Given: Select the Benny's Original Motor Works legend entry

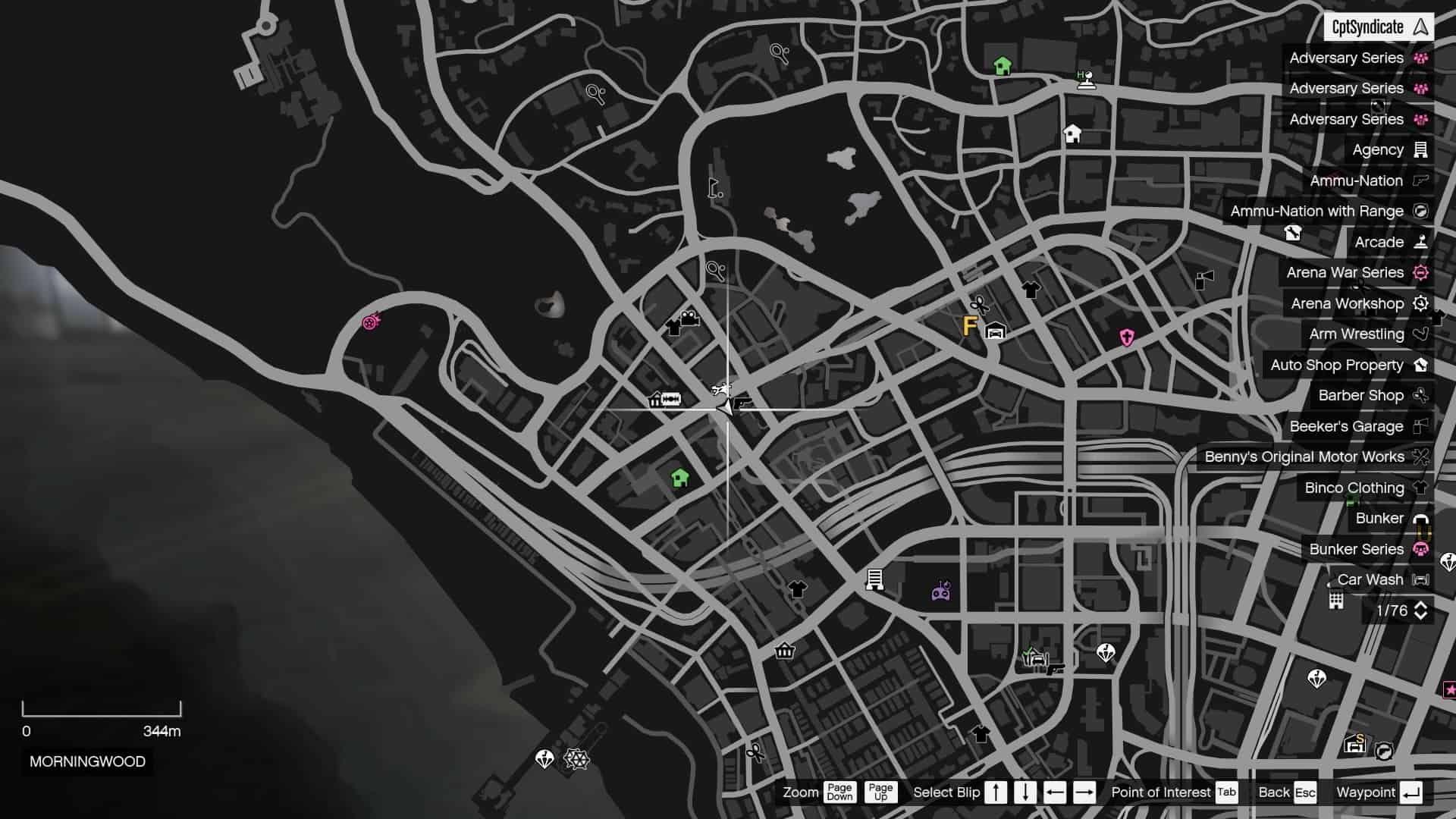Looking at the screenshot, I should coord(1307,457).
